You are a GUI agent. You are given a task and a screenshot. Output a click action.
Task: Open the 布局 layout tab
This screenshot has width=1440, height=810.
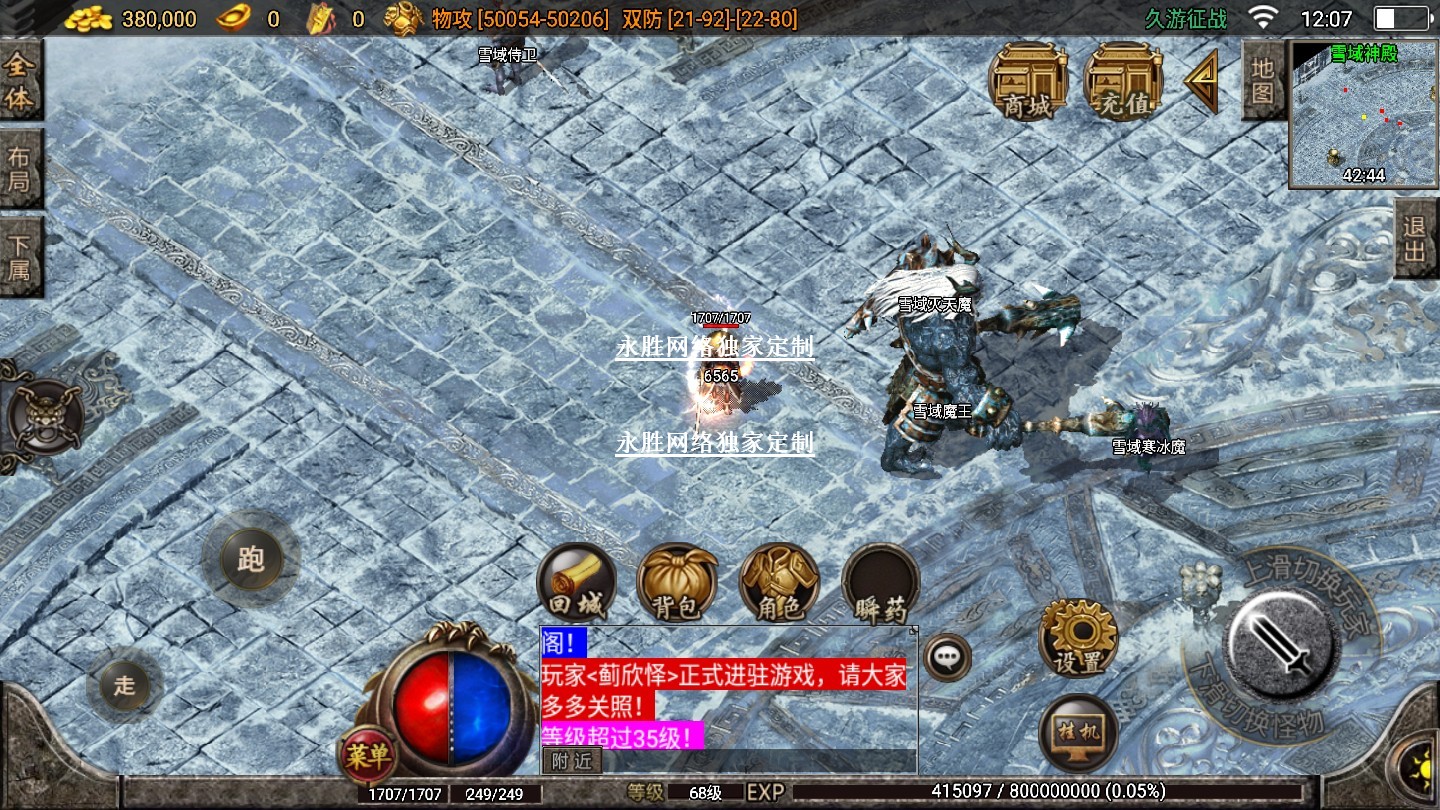[x=20, y=170]
